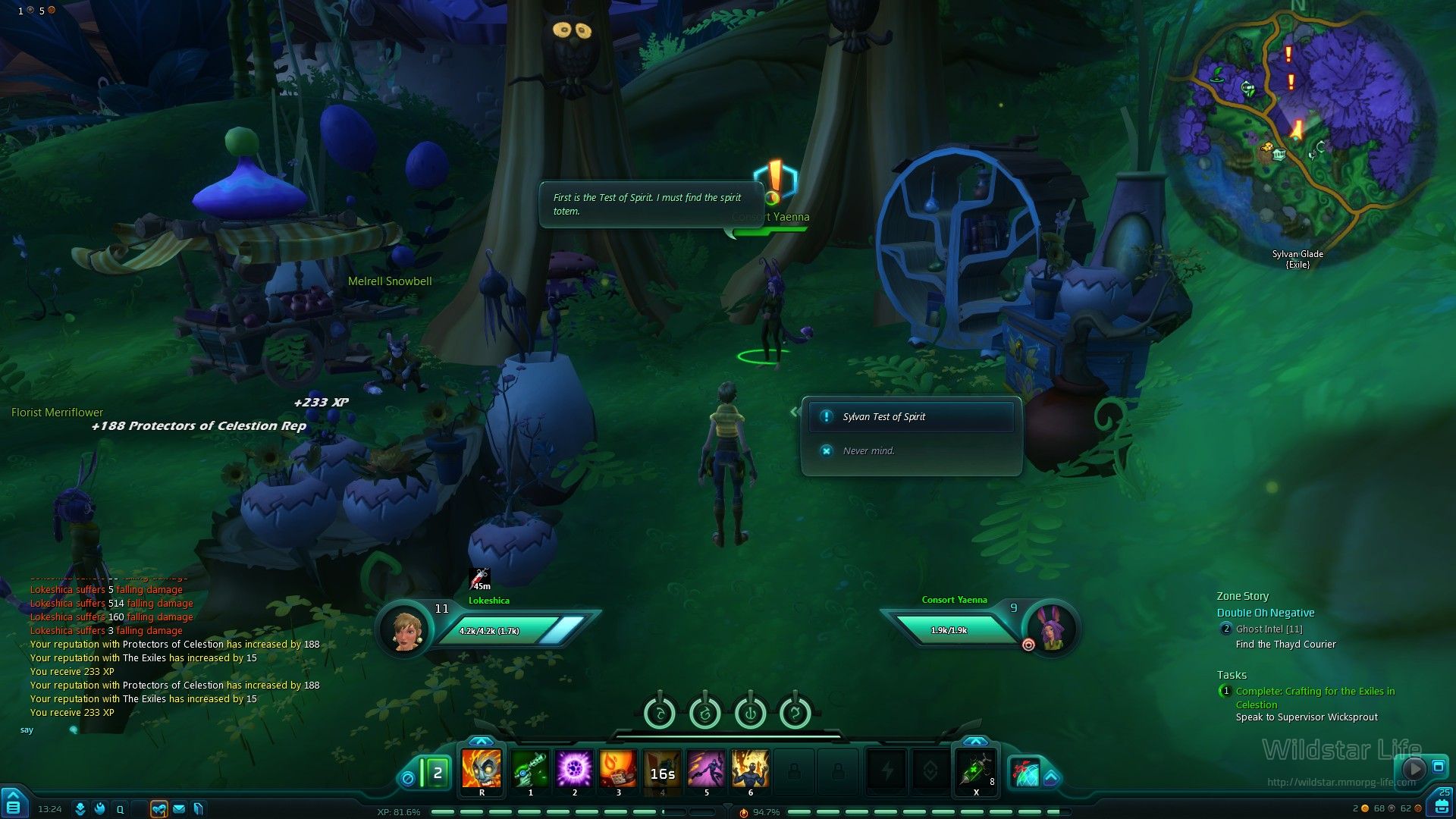Activate the flaming skull ability on R
The width and height of the screenshot is (1456, 819).
pos(482,769)
